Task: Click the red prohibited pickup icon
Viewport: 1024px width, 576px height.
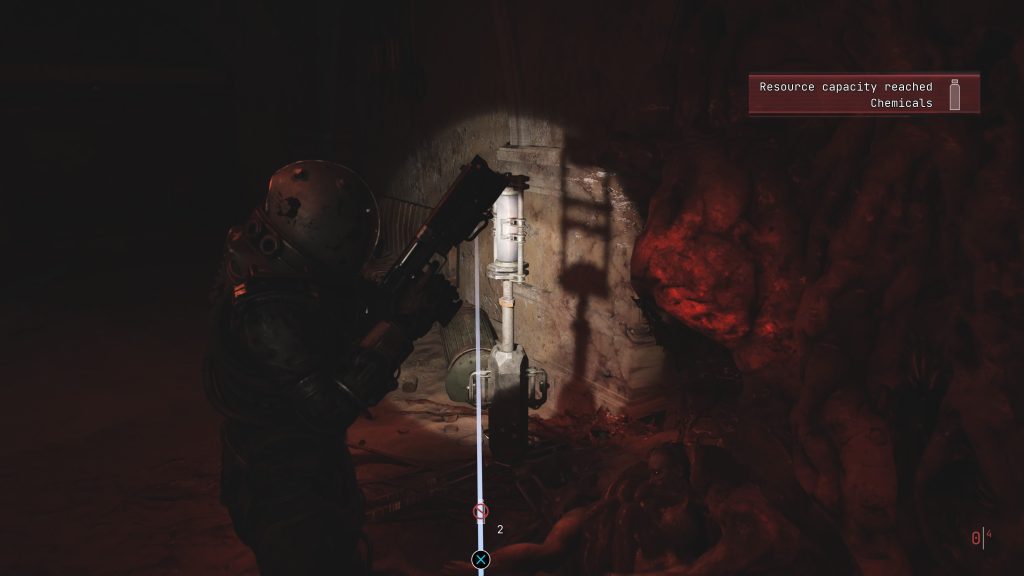Action: point(480,512)
